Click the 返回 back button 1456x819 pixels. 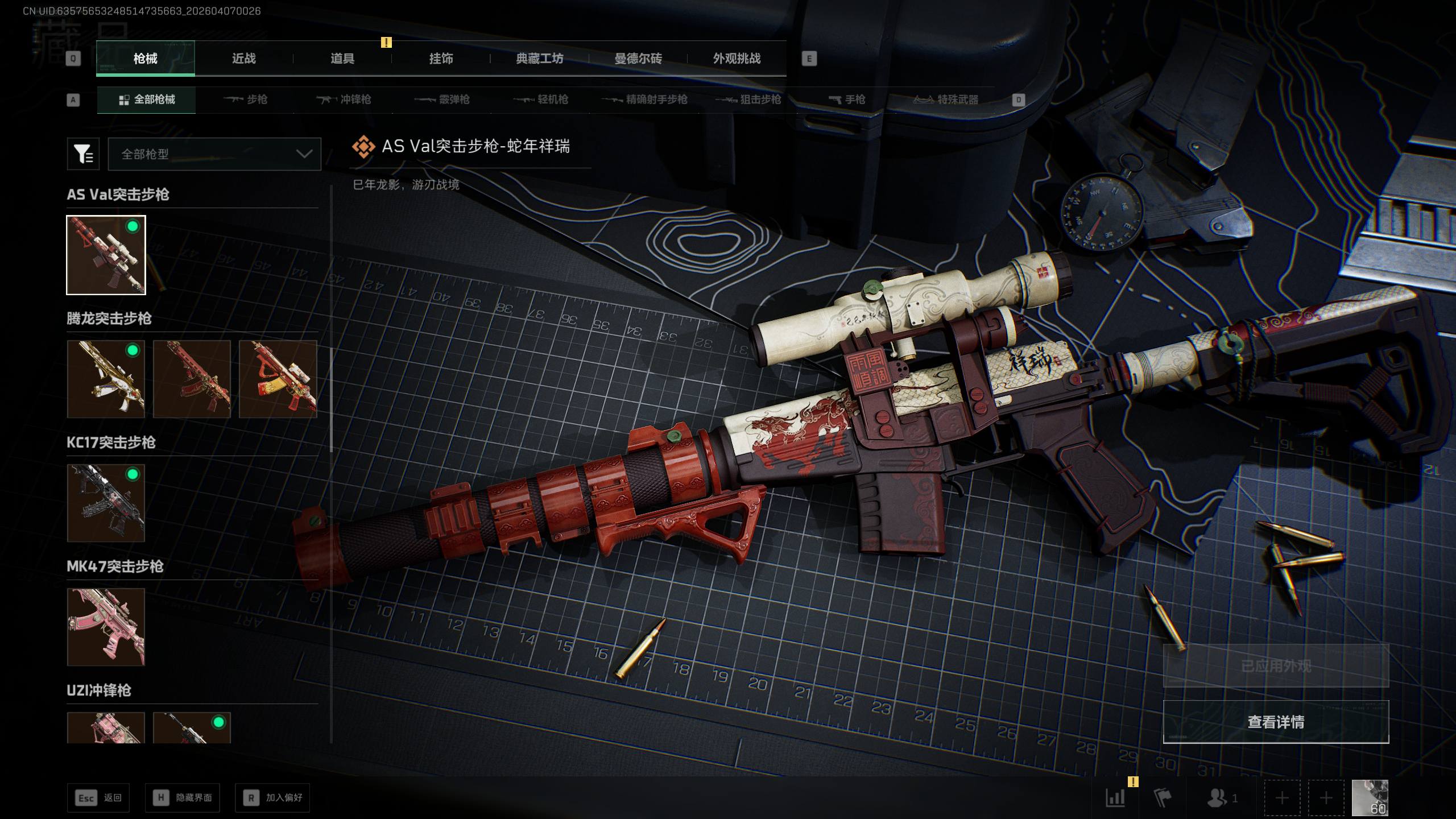coord(98,797)
